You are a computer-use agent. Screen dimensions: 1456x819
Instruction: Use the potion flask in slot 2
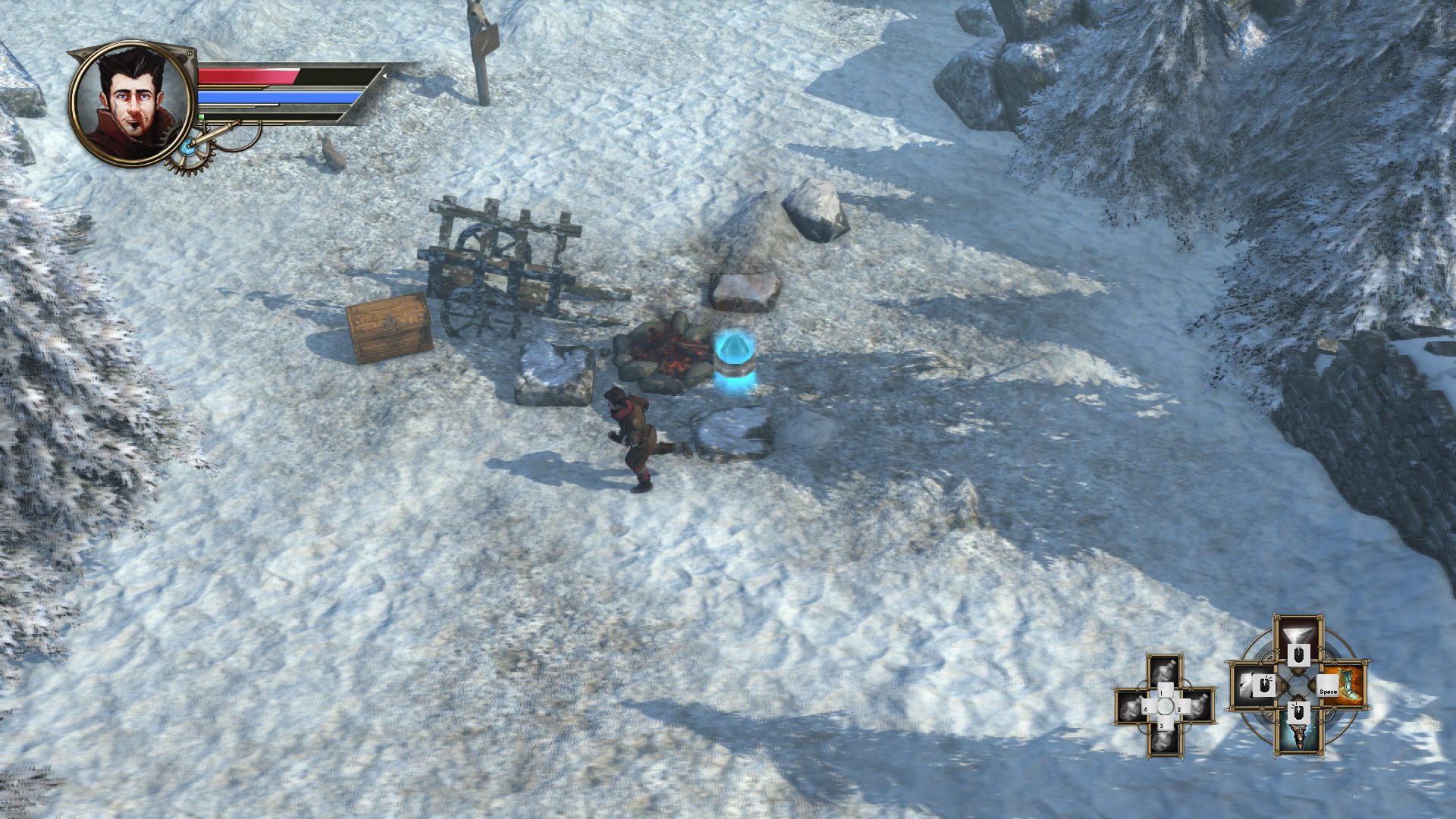coord(1198,707)
